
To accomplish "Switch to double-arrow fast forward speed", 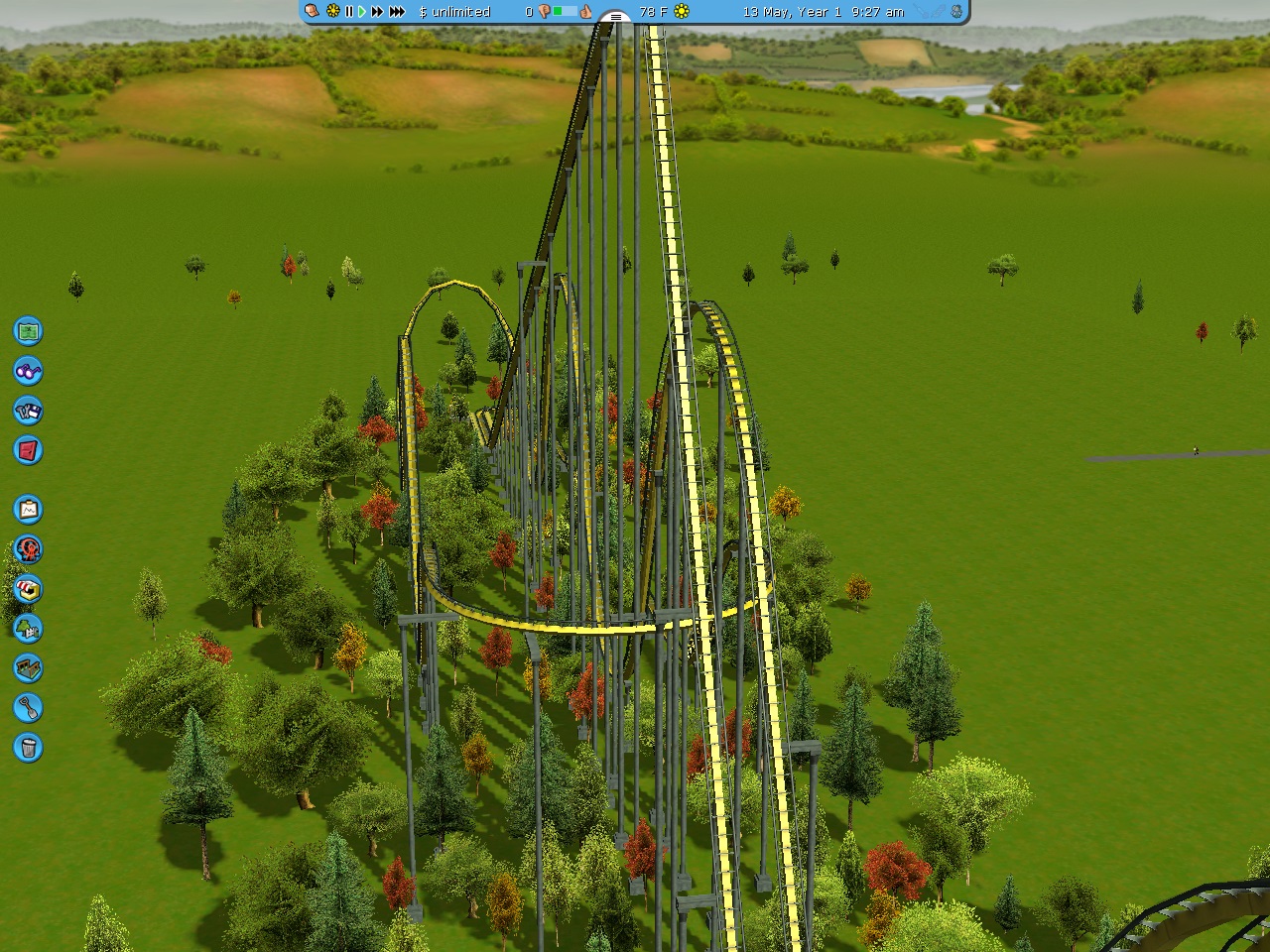I will click(377, 12).
